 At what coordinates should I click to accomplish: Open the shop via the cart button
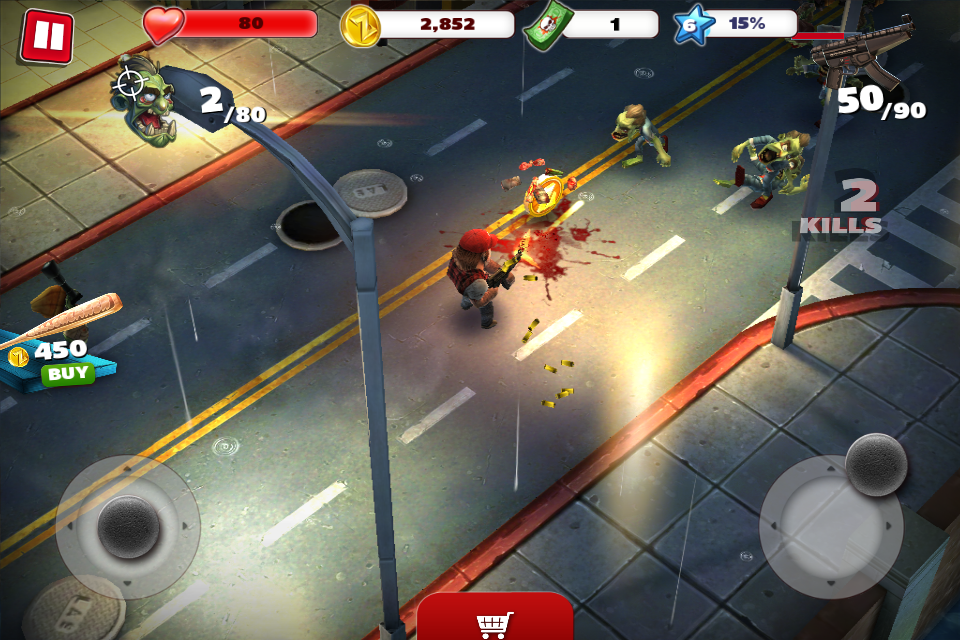point(495,622)
